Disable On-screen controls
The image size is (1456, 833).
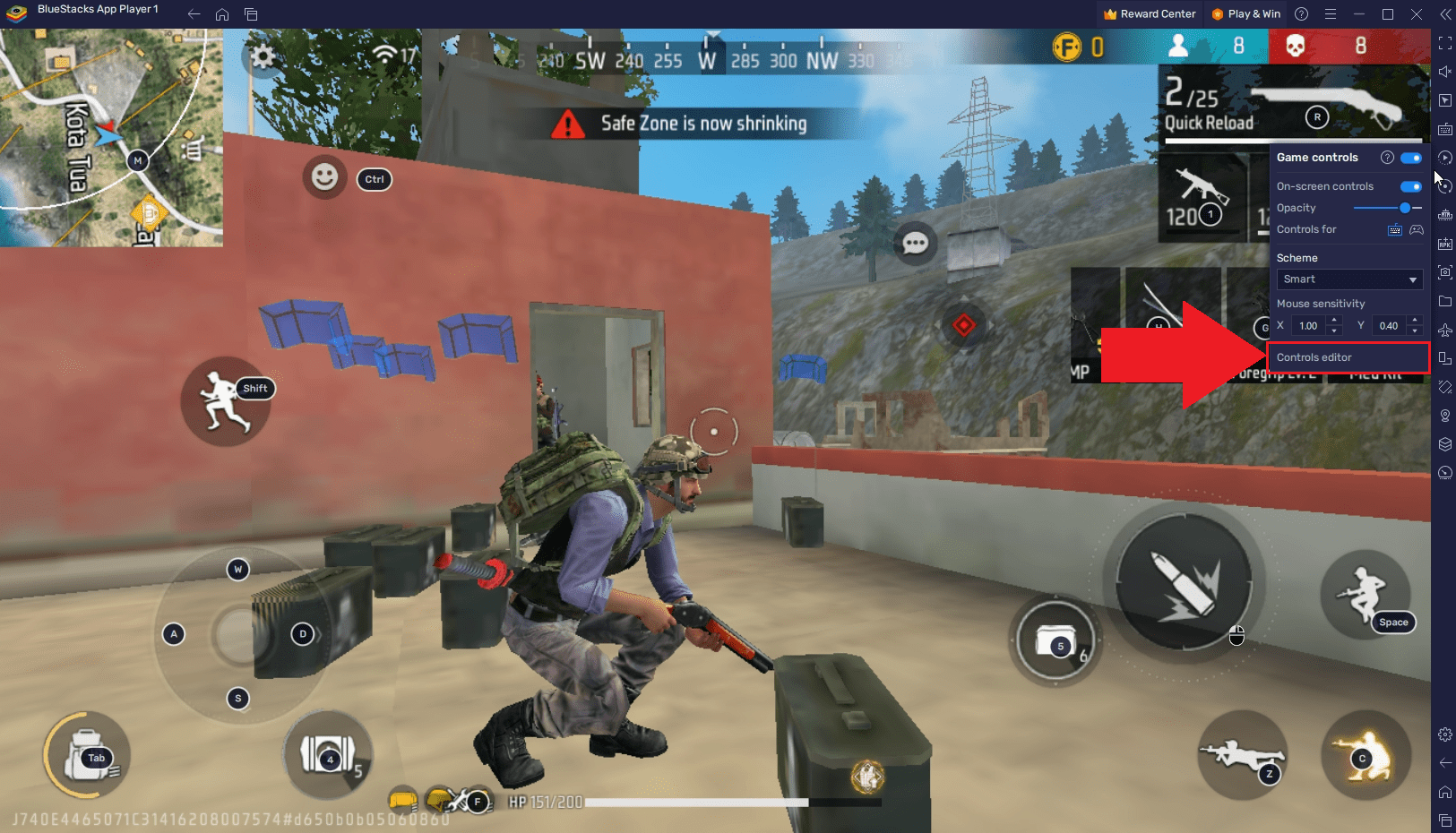pos(1409,186)
